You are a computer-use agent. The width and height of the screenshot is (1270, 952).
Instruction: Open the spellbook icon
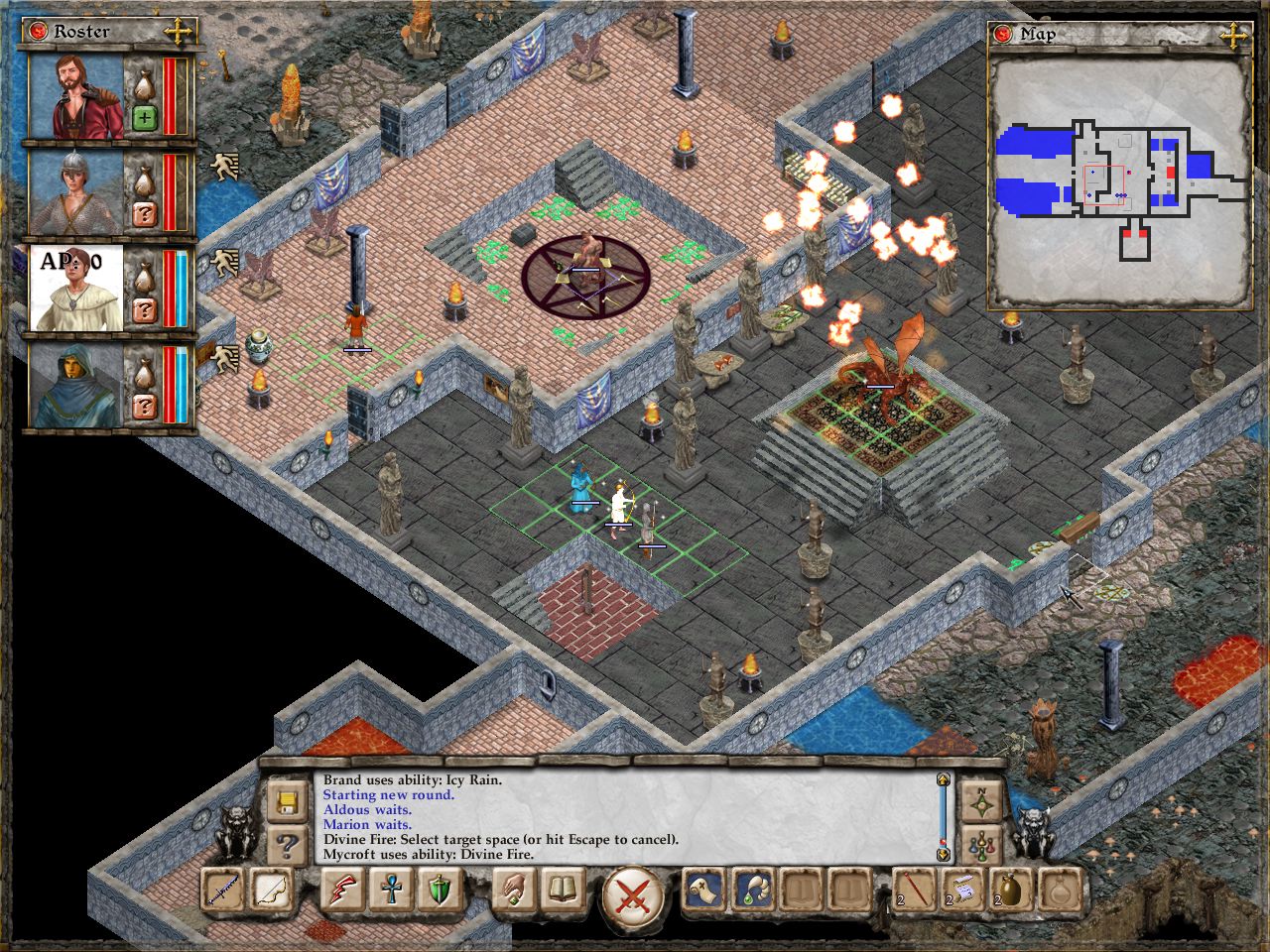pyautogui.click(x=559, y=891)
